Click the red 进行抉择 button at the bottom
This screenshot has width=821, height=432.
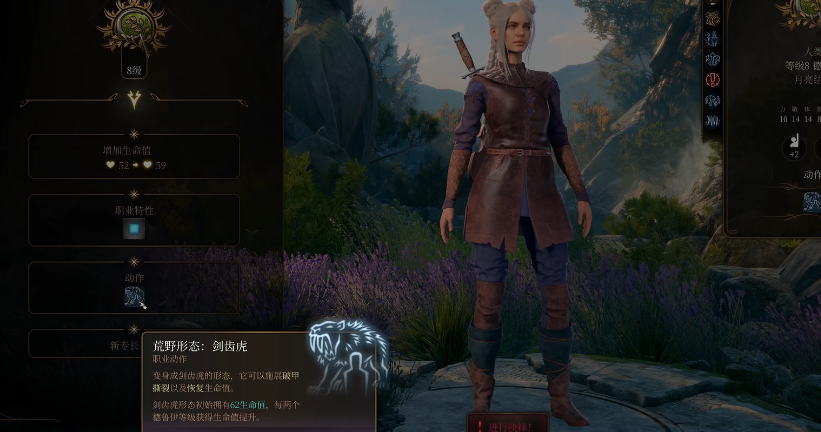coord(510,424)
